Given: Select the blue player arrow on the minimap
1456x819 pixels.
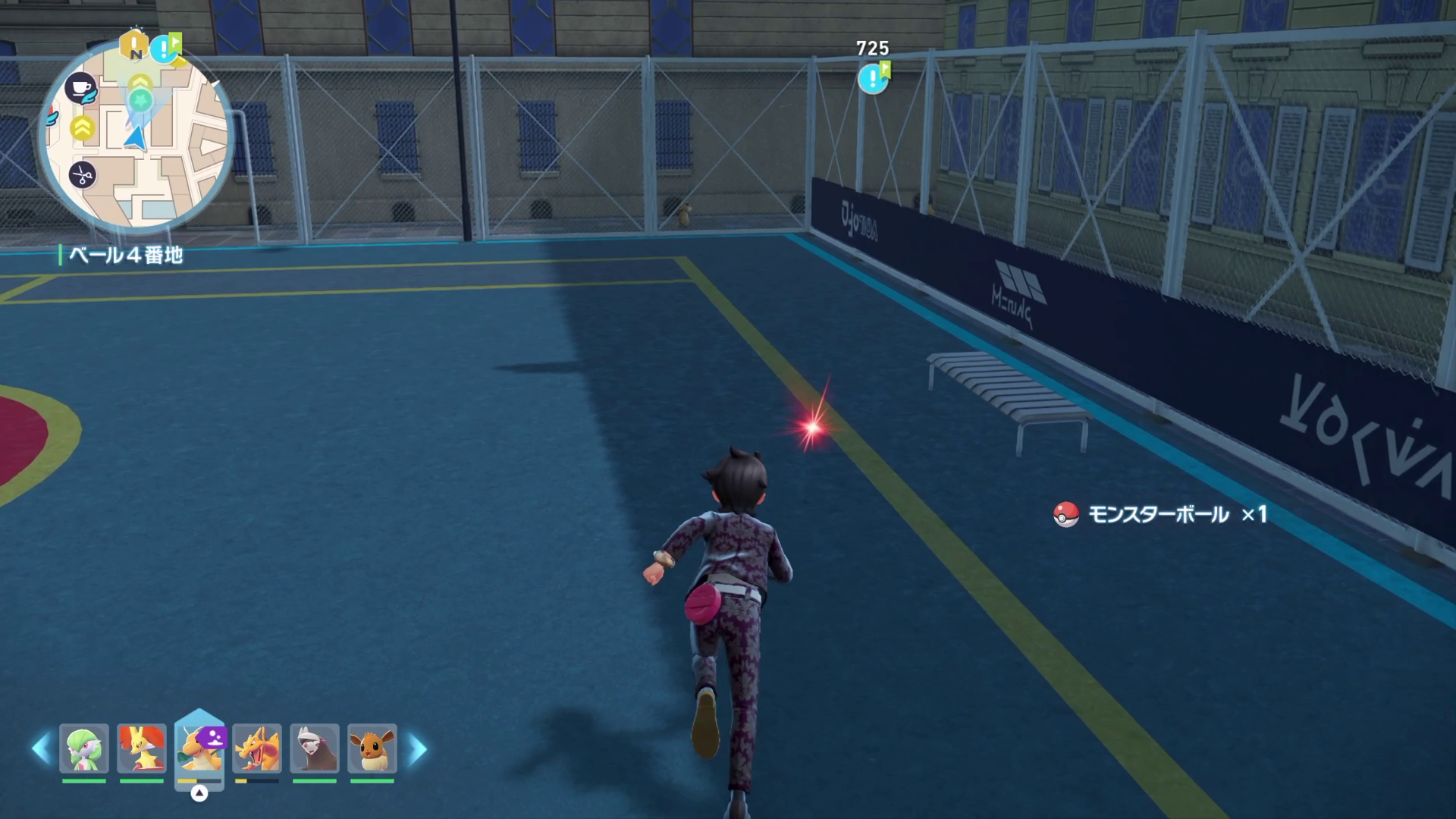Looking at the screenshot, I should point(135,137).
